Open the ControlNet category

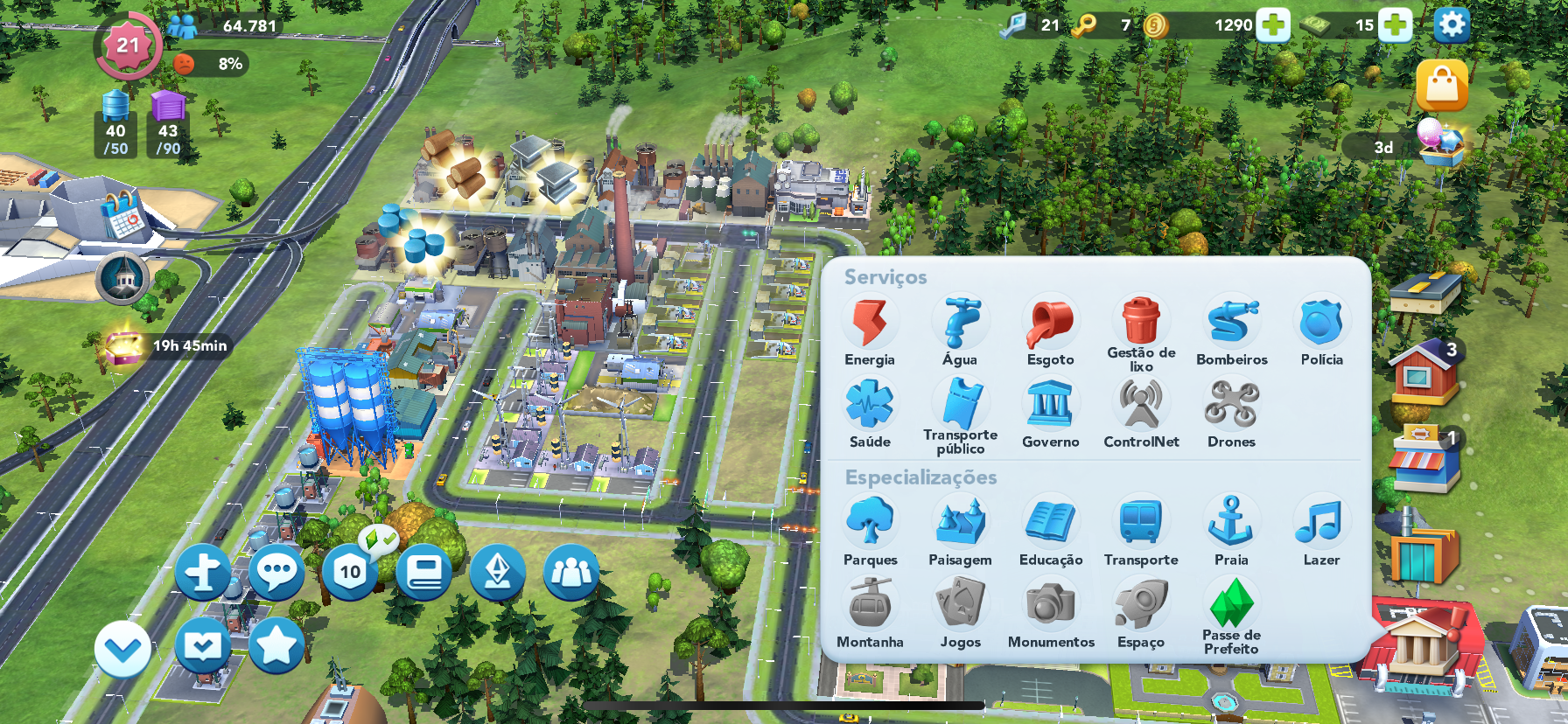[1141, 406]
